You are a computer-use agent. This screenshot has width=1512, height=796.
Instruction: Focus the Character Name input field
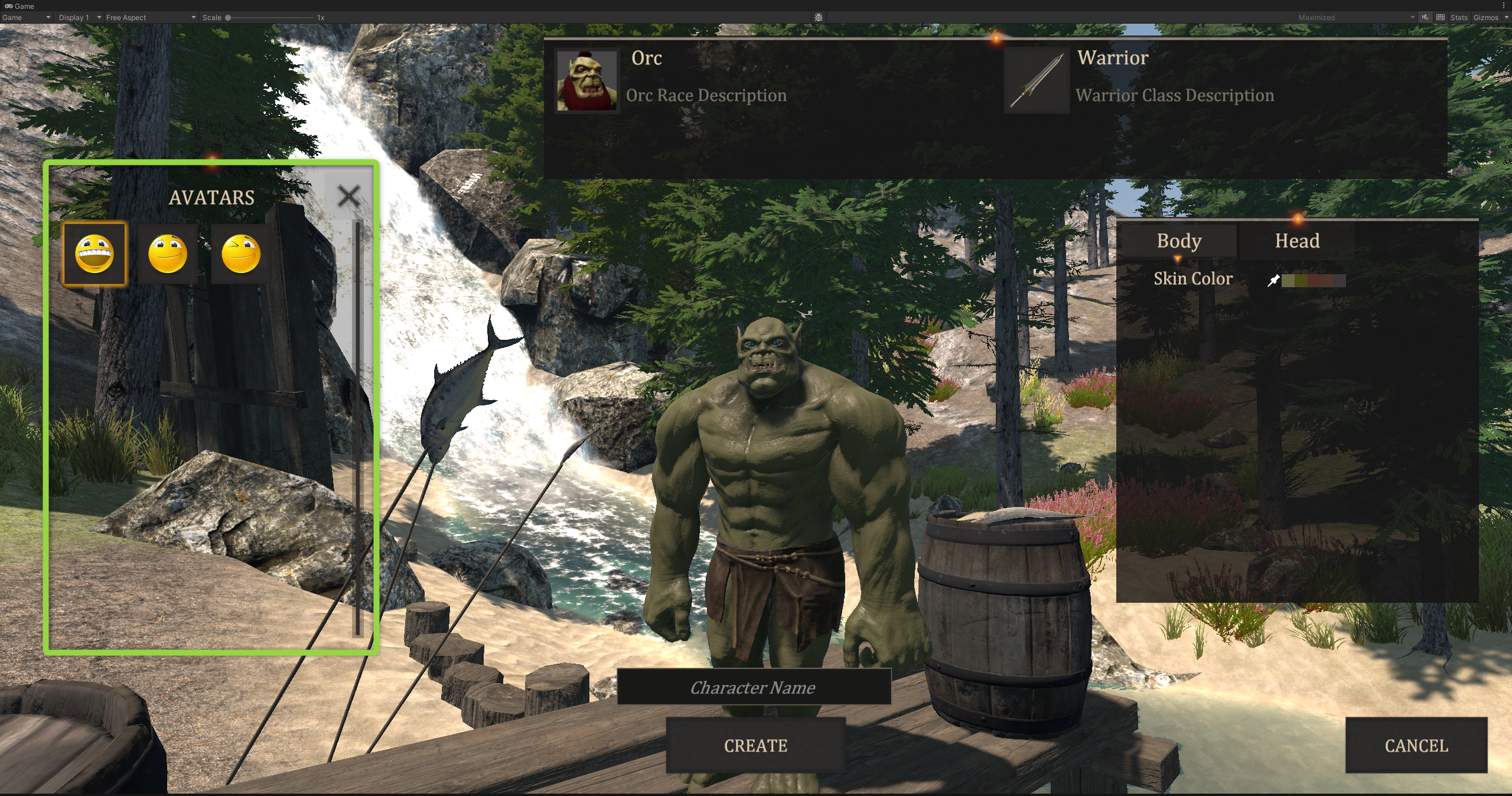tap(754, 687)
